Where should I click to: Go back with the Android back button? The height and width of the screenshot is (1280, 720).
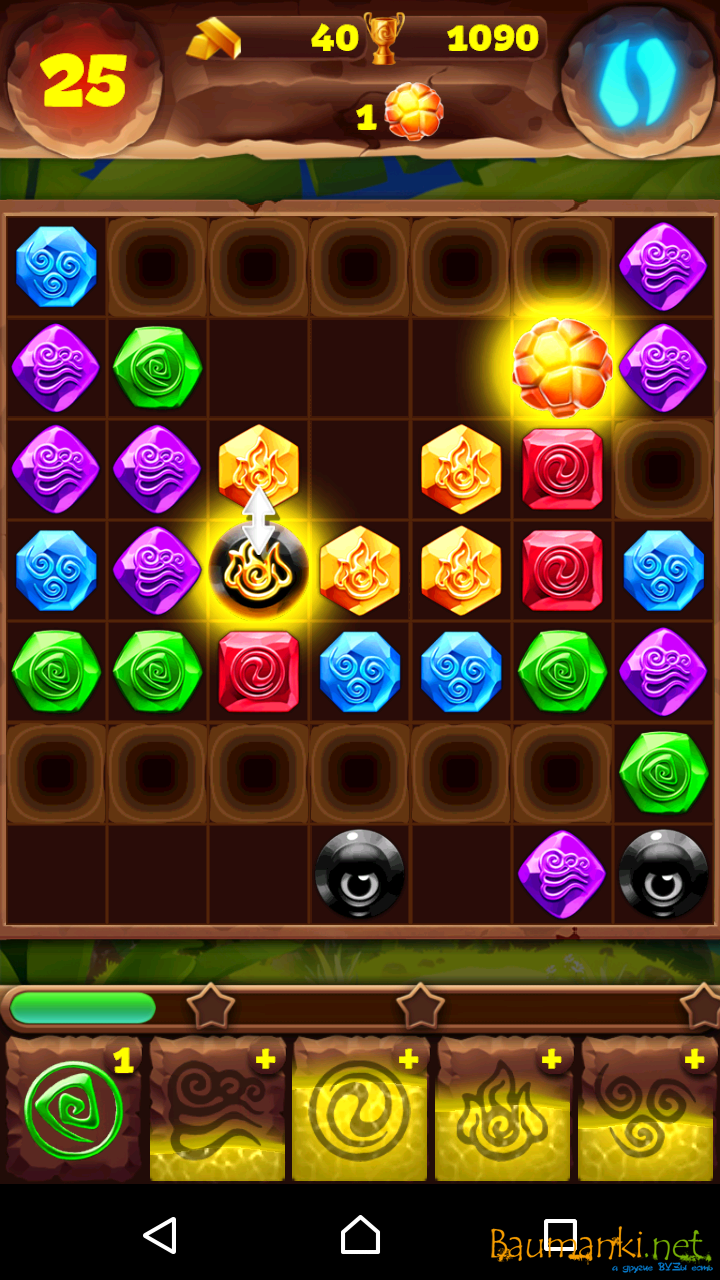160,1236
